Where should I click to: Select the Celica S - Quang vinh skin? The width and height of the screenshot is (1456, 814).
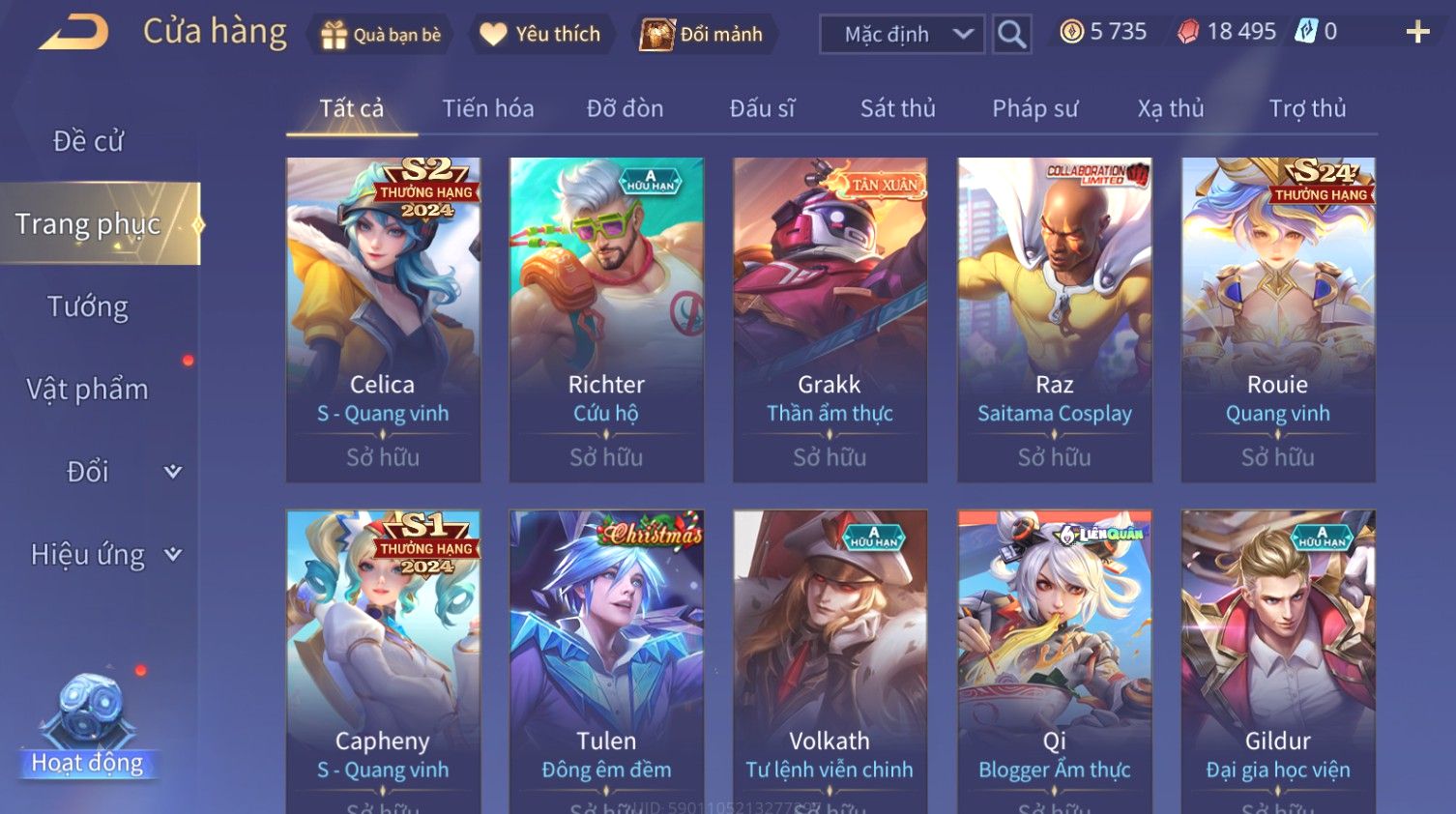pos(383,319)
